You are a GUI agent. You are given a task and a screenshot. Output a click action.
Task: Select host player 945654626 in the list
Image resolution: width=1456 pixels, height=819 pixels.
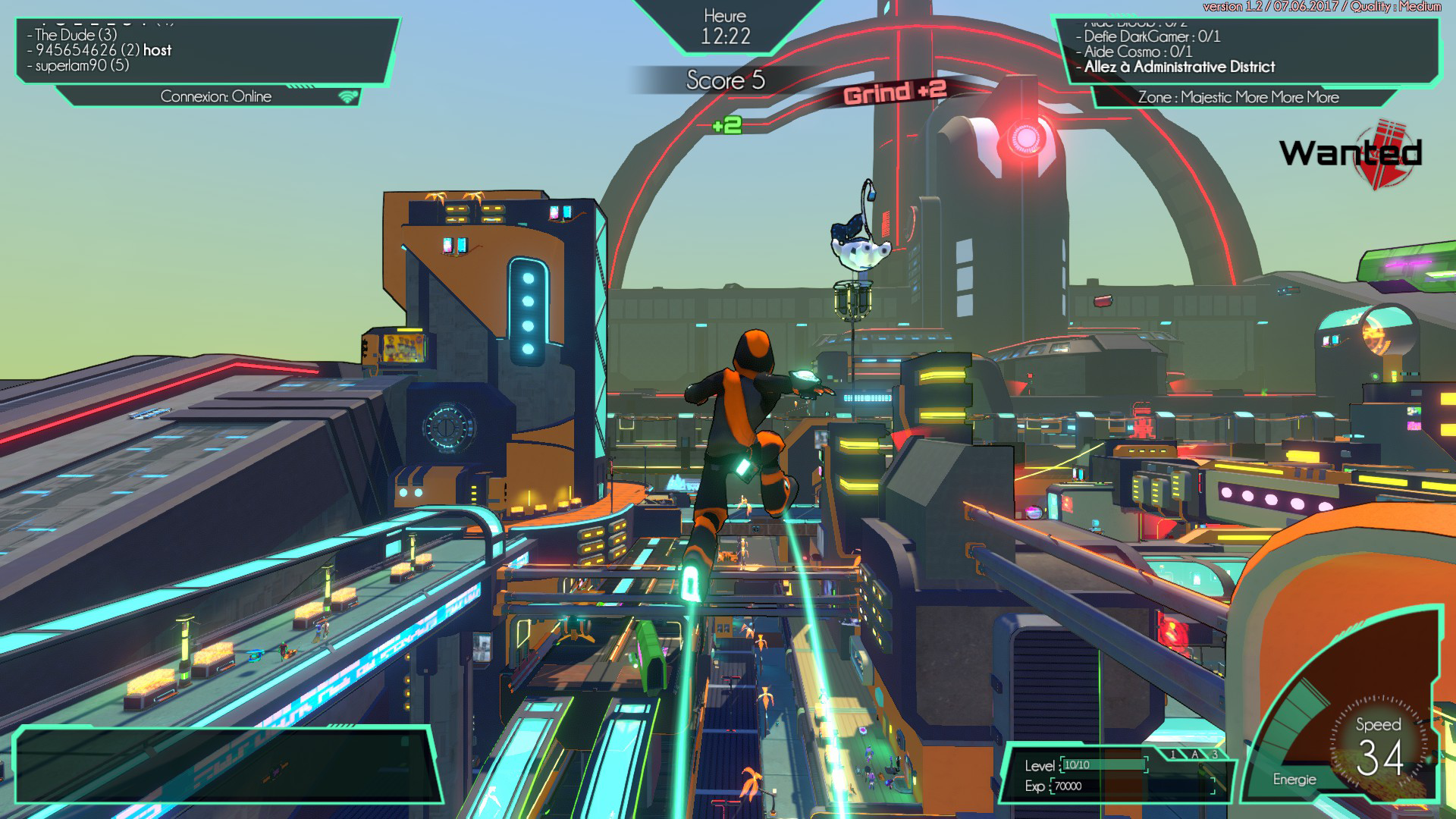click(103, 50)
